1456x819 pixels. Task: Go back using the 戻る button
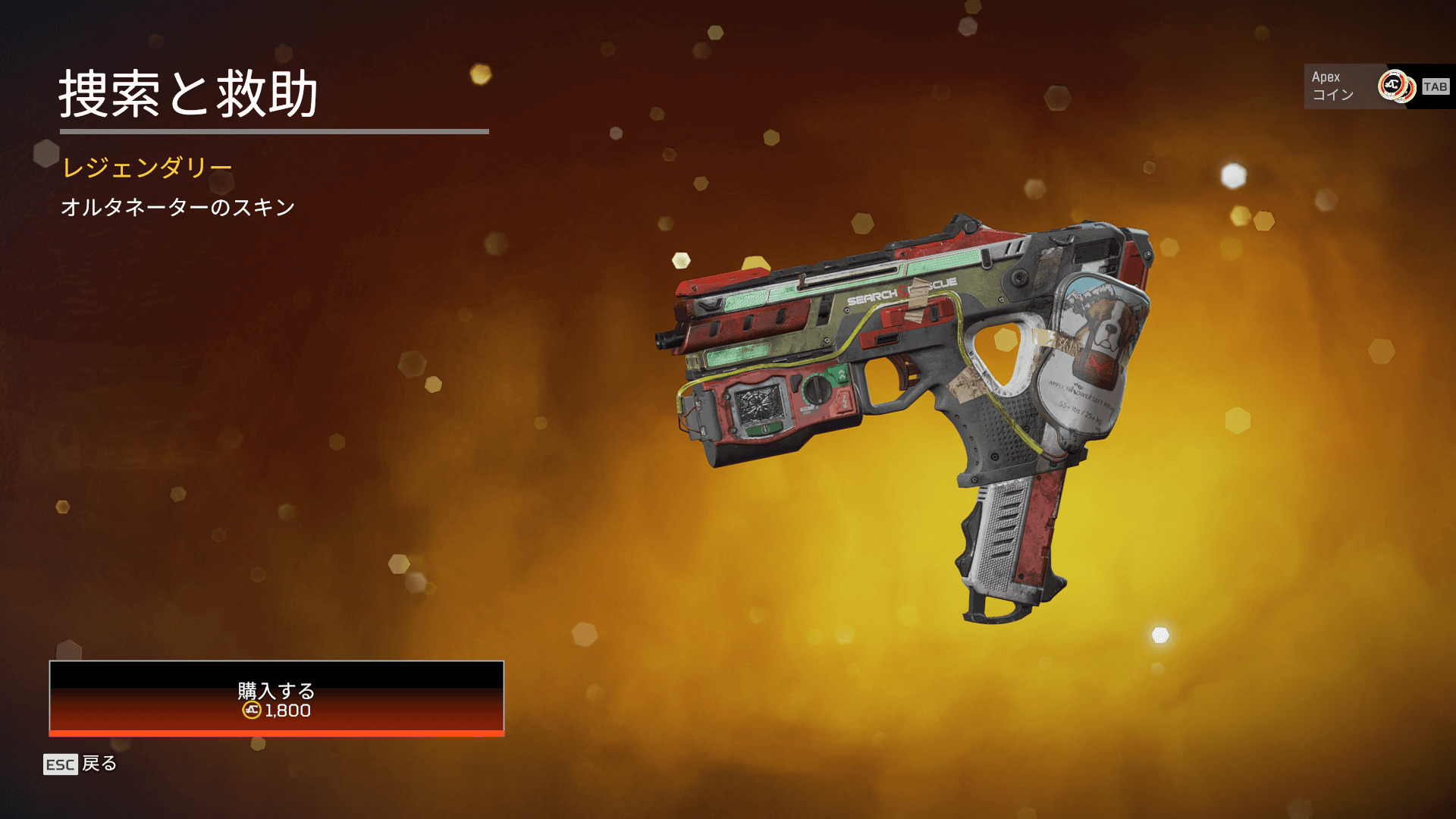(x=80, y=764)
